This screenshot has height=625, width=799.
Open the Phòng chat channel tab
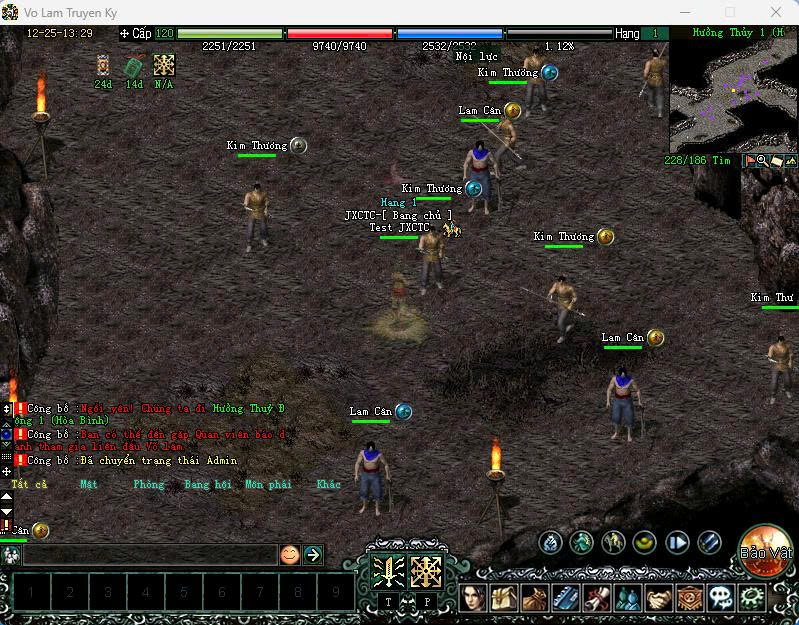148,485
